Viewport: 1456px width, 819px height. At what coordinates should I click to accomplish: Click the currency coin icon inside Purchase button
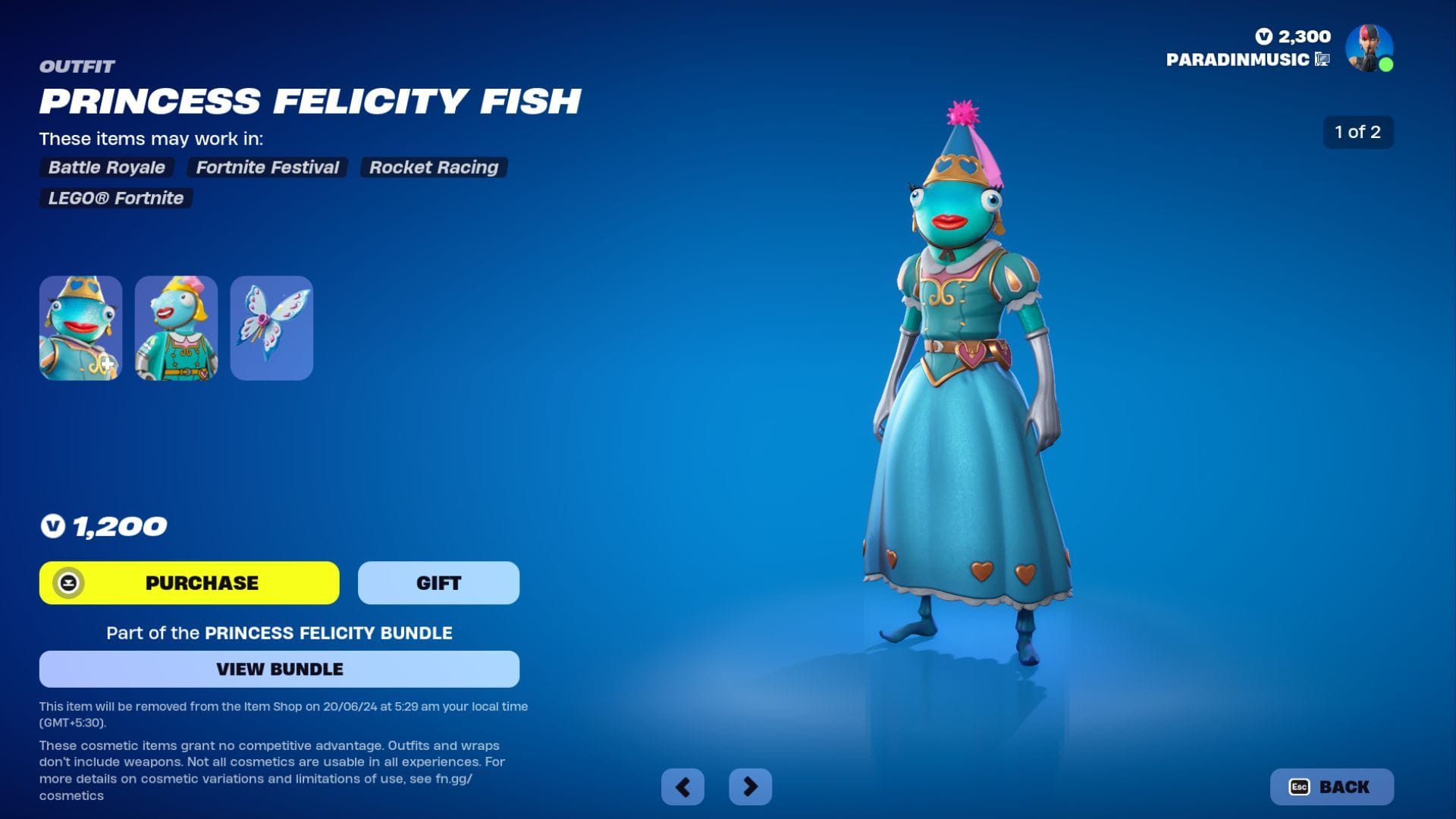[x=70, y=582]
